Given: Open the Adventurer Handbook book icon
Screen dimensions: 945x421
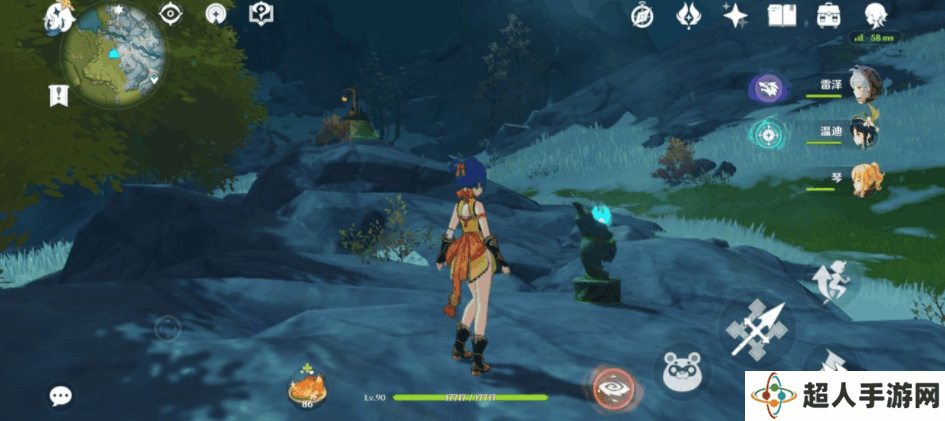Looking at the screenshot, I should 781,15.
